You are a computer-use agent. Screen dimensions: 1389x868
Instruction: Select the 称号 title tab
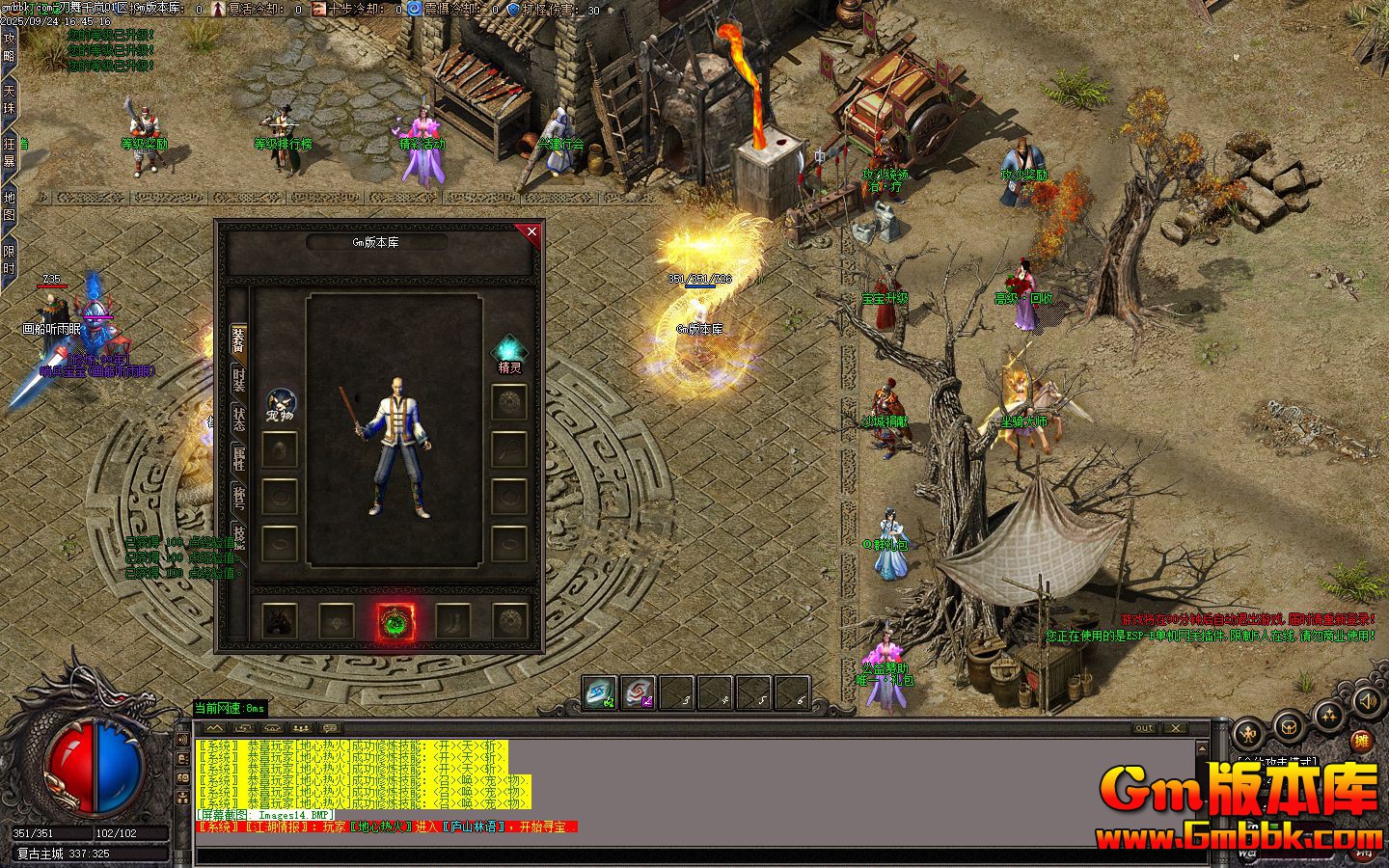click(238, 498)
